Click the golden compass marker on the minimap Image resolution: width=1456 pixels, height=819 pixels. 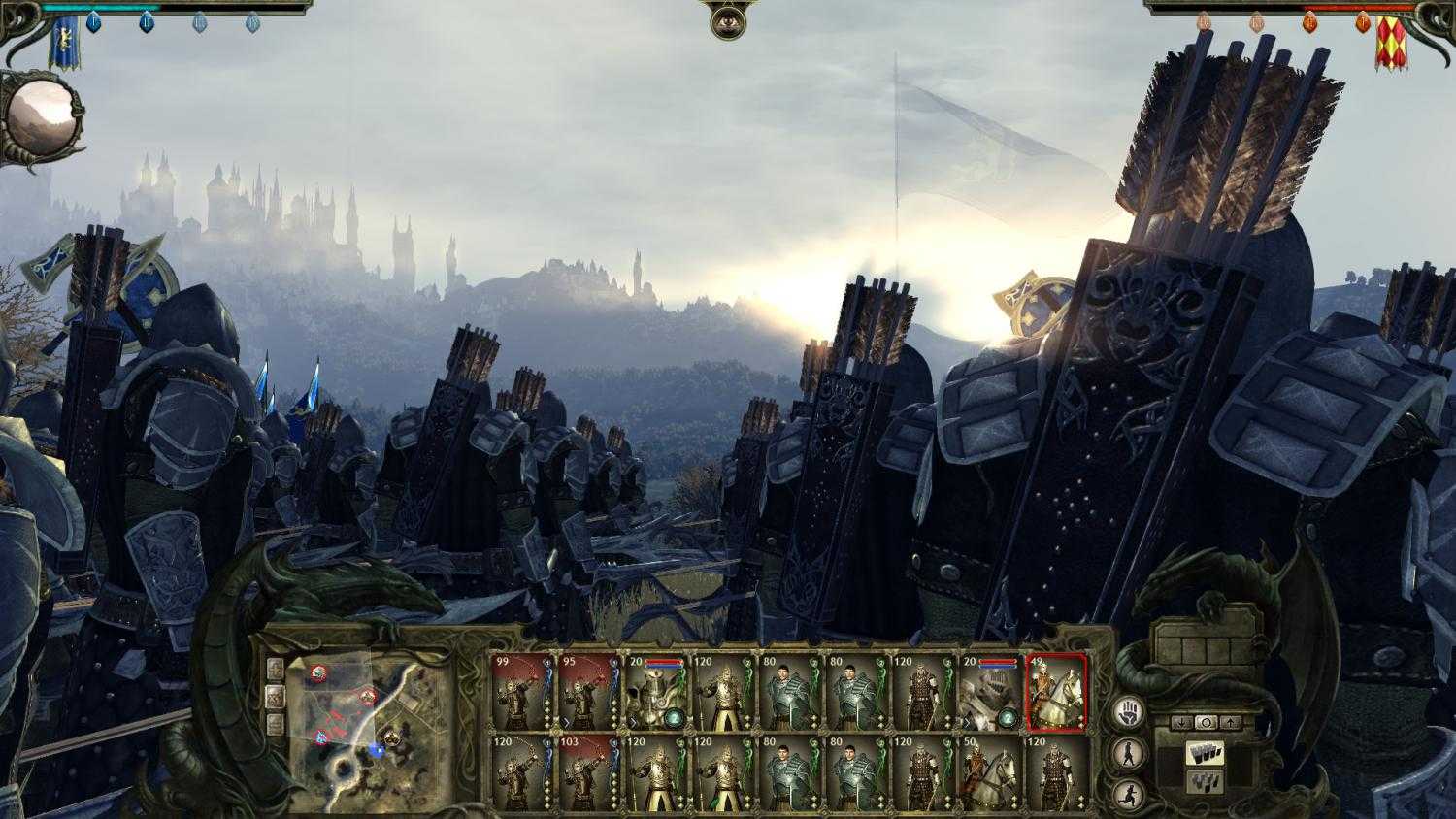click(391, 737)
